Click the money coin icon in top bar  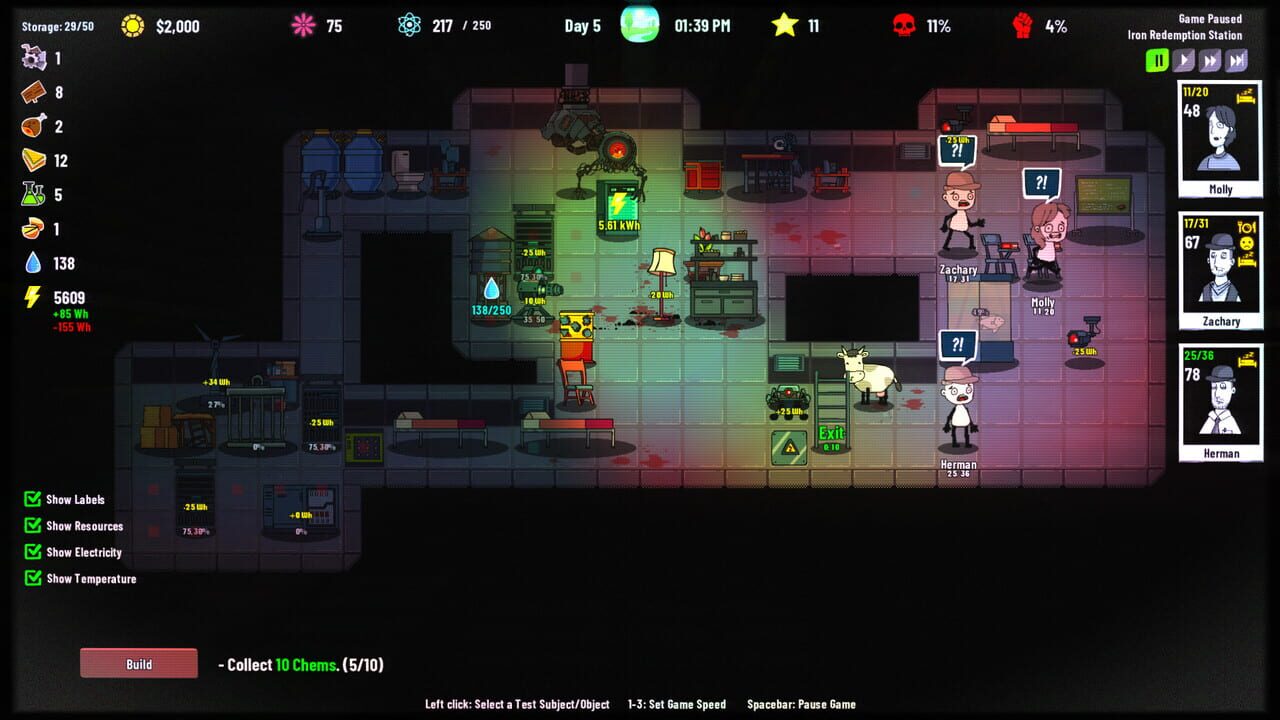click(129, 25)
